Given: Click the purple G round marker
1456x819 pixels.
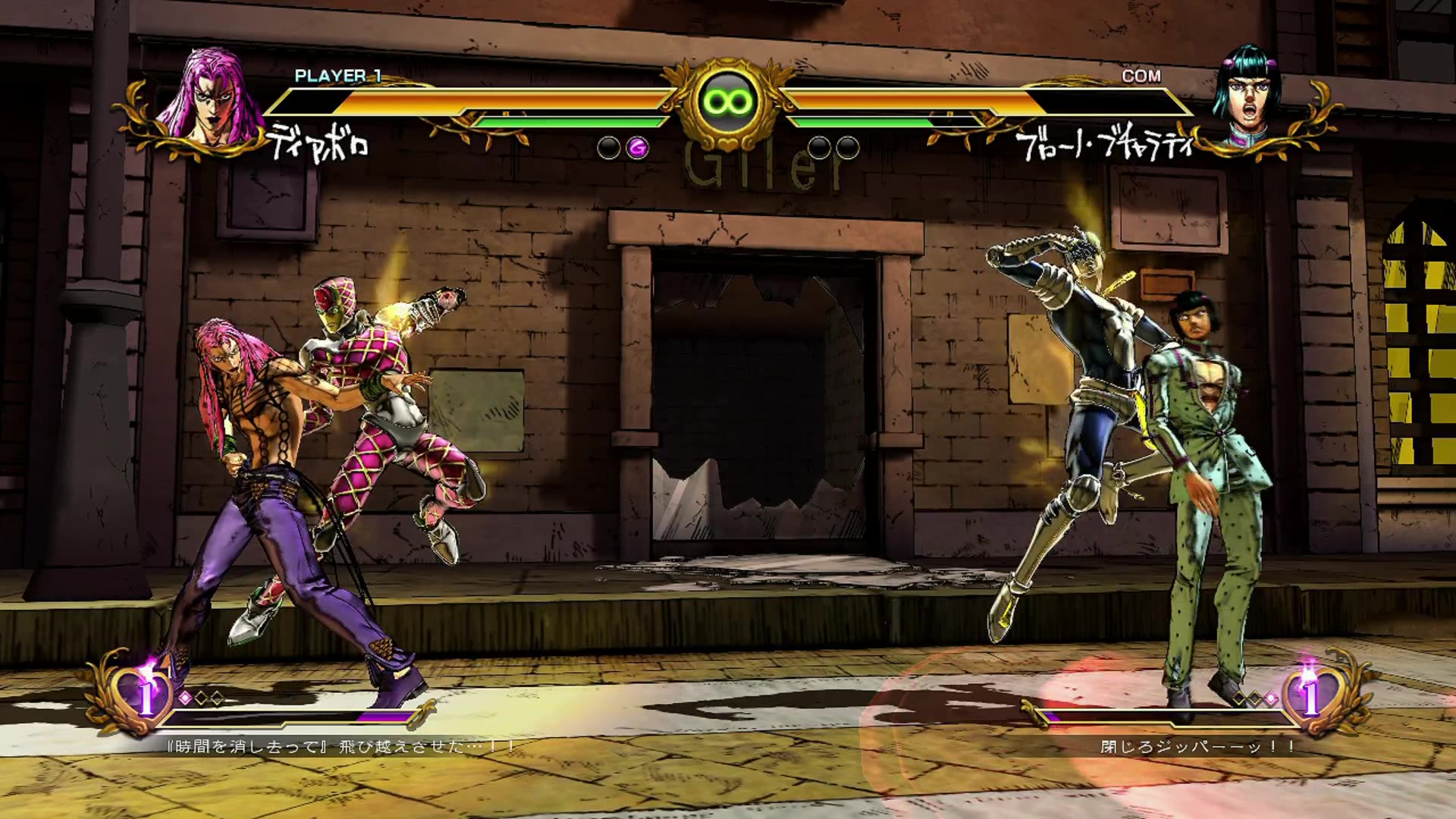Looking at the screenshot, I should coord(638,148).
